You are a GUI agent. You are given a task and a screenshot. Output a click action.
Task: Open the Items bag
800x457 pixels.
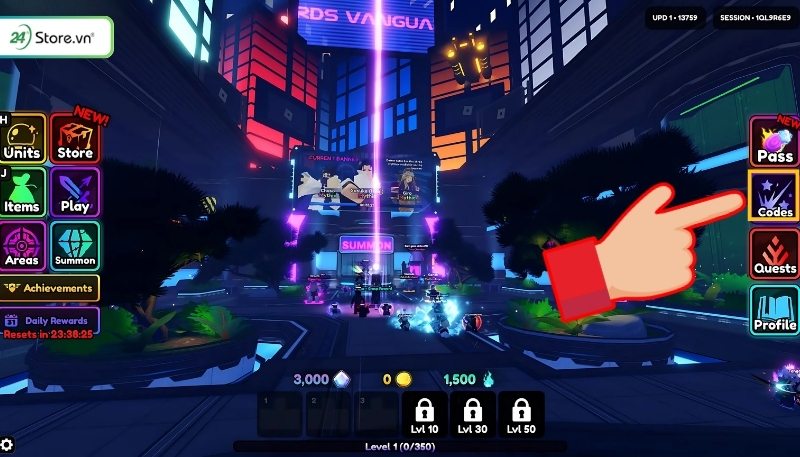pos(23,192)
